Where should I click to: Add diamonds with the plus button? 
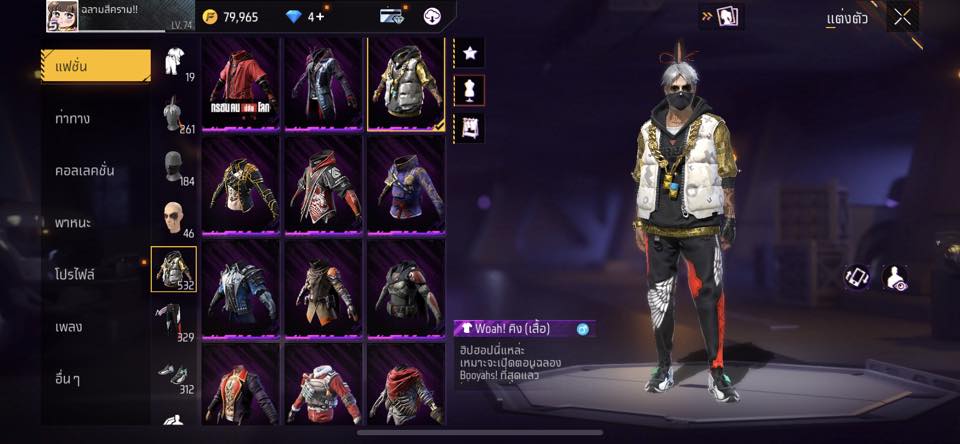(x=318, y=17)
